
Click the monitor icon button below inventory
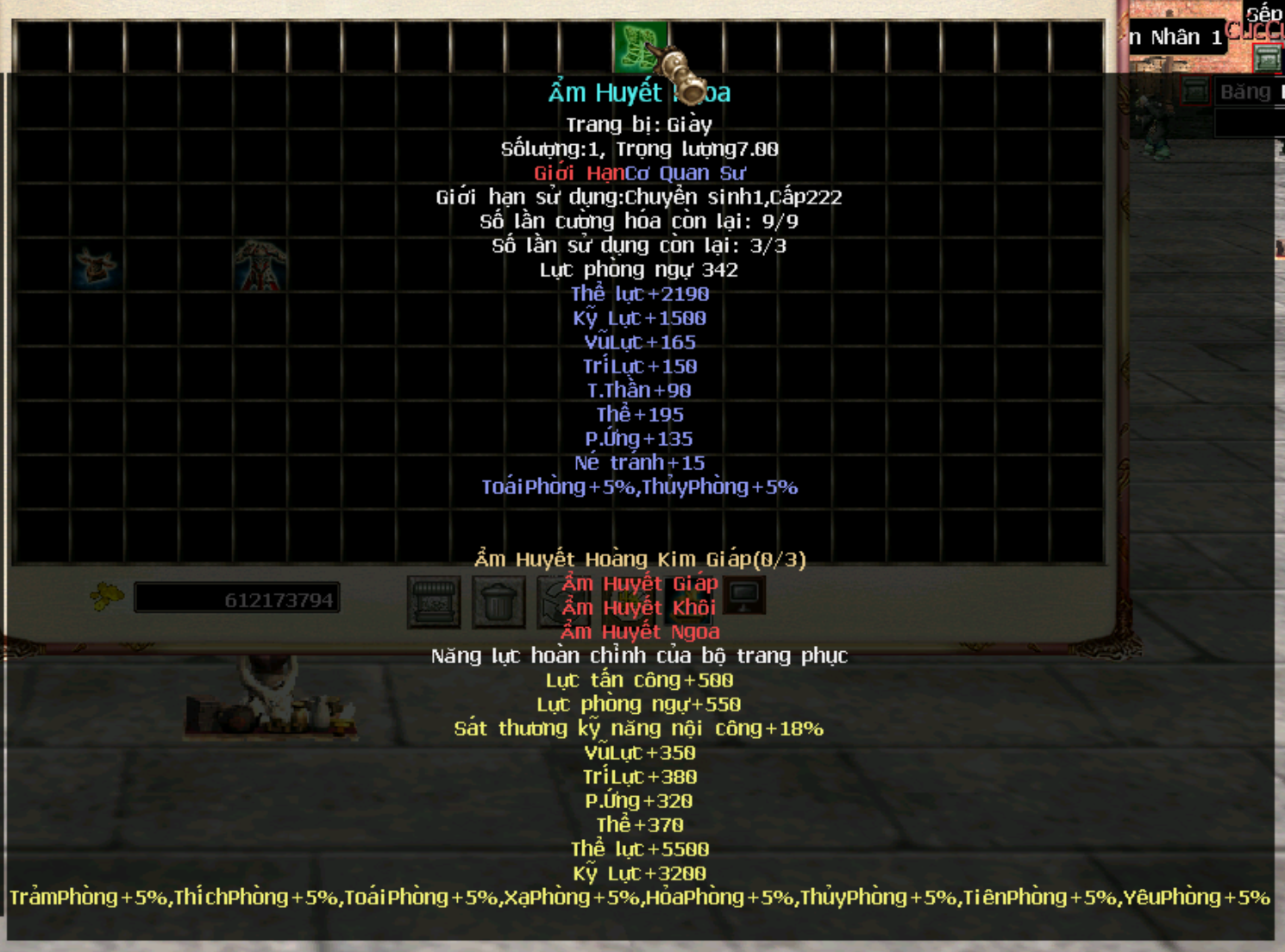[x=744, y=594]
